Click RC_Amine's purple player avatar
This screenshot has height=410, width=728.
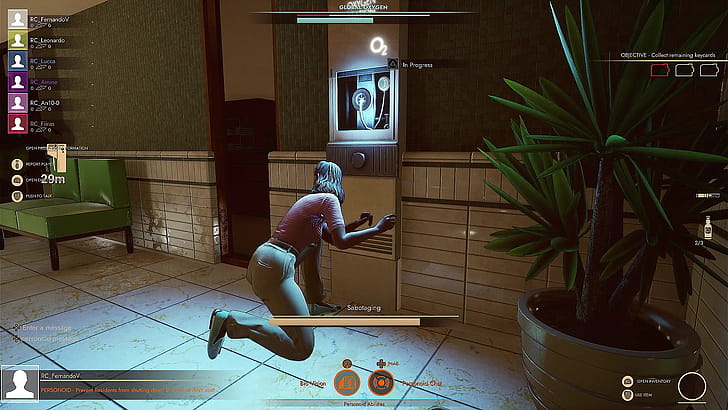(18, 83)
